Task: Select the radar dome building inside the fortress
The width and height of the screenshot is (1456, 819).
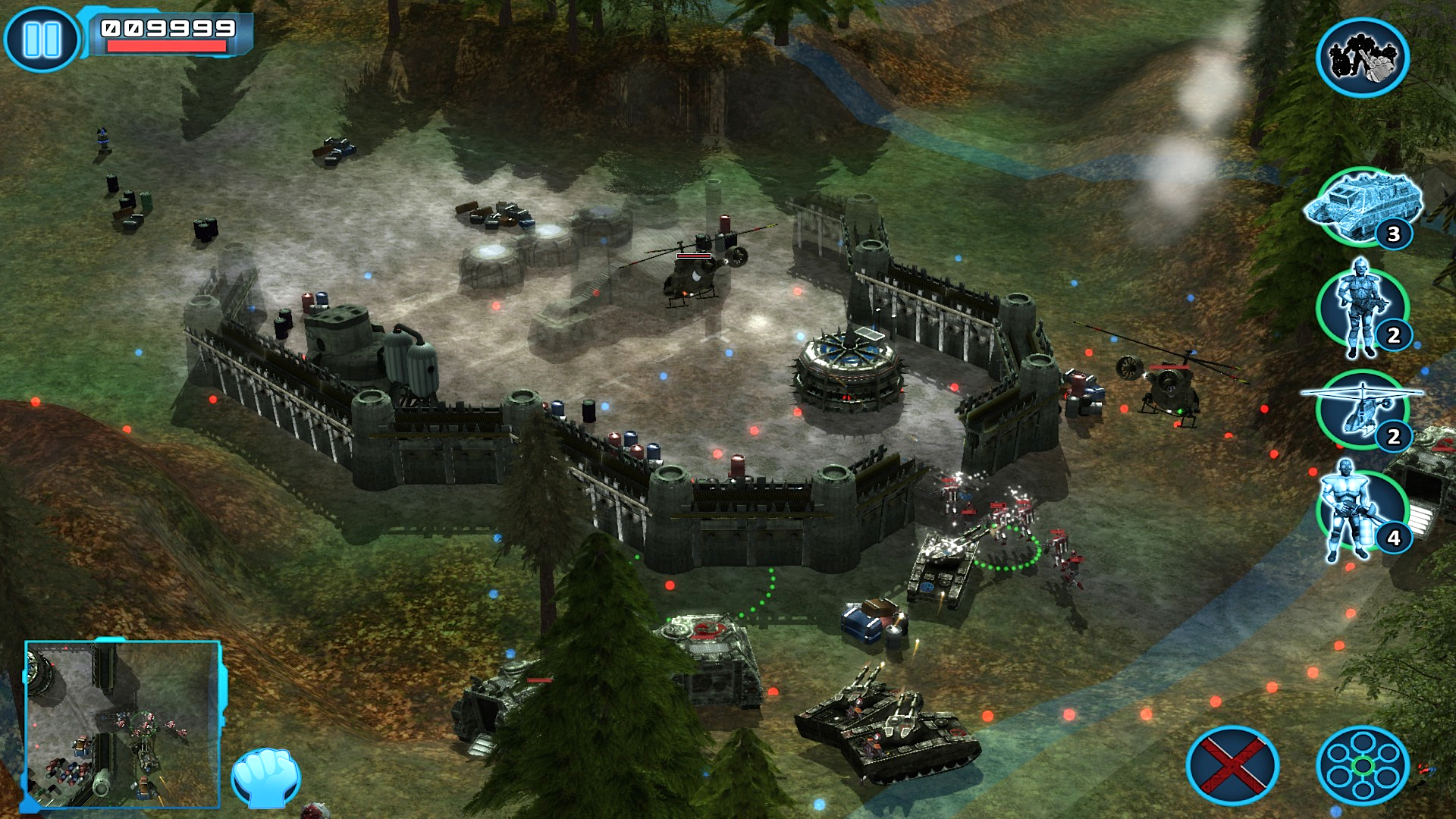Action: pos(848,372)
